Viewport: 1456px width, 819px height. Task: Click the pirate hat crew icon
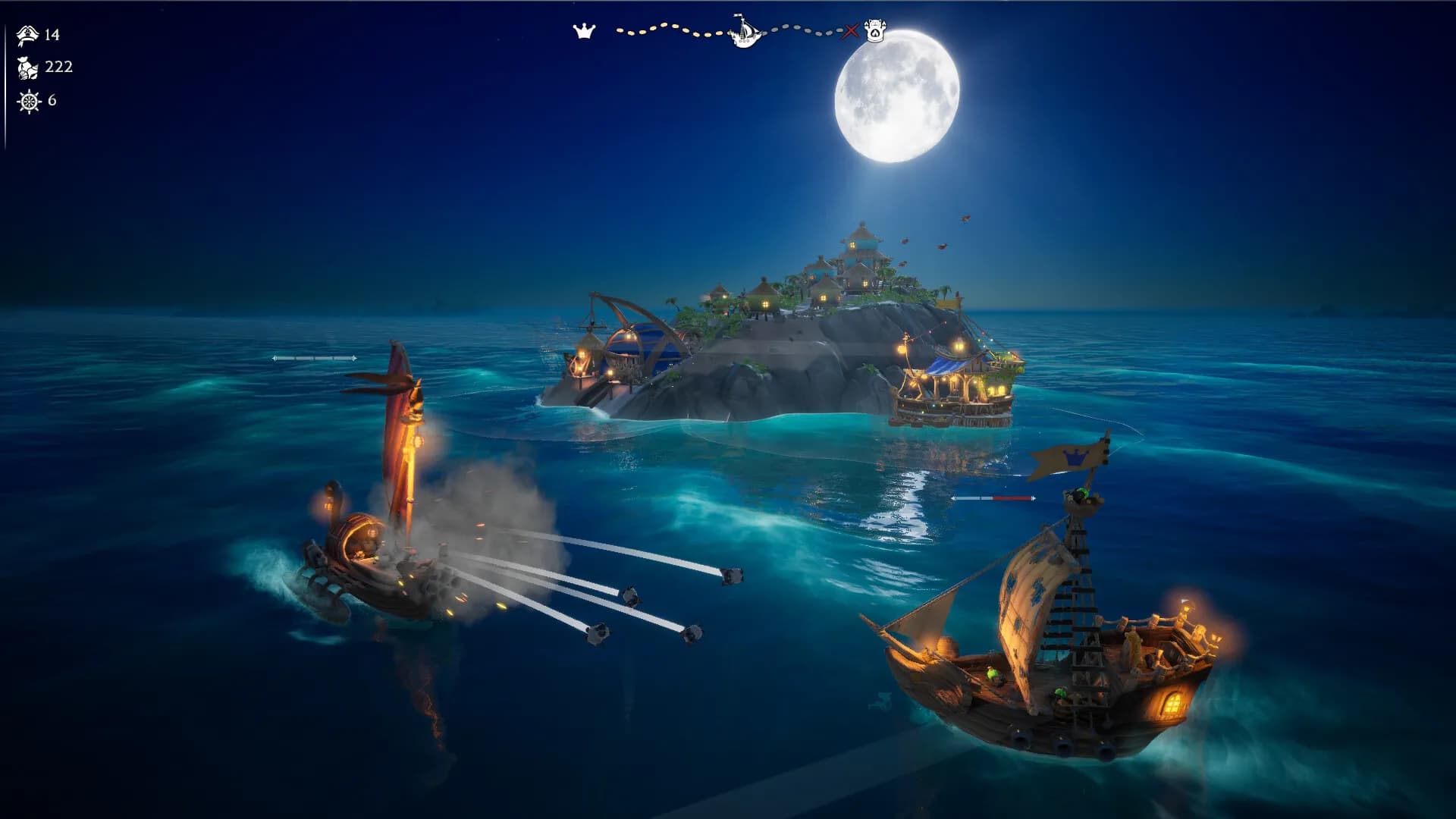[x=28, y=35]
